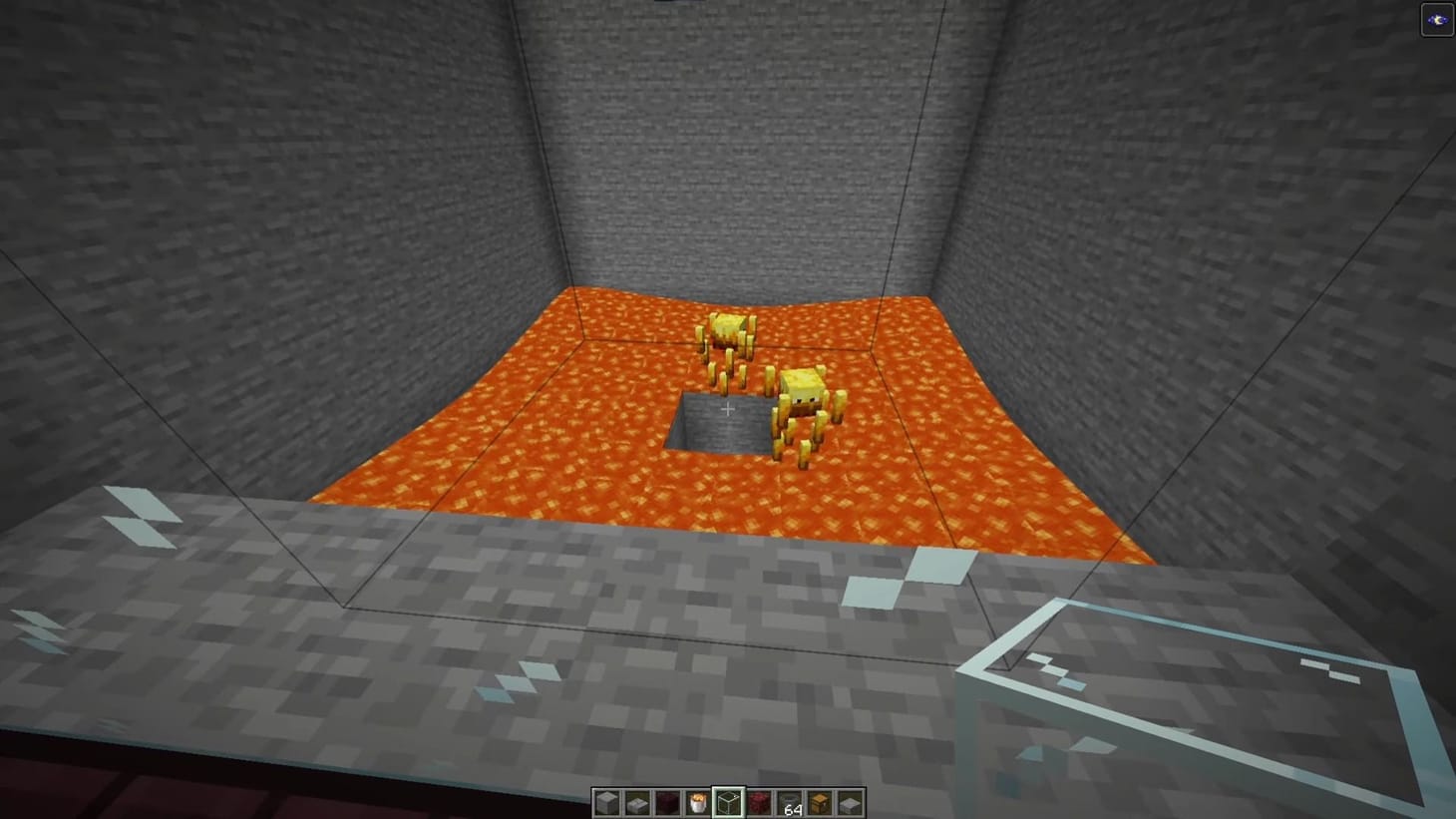
Task: Select the stone slab in hotbar slot two
Action: [x=636, y=800]
